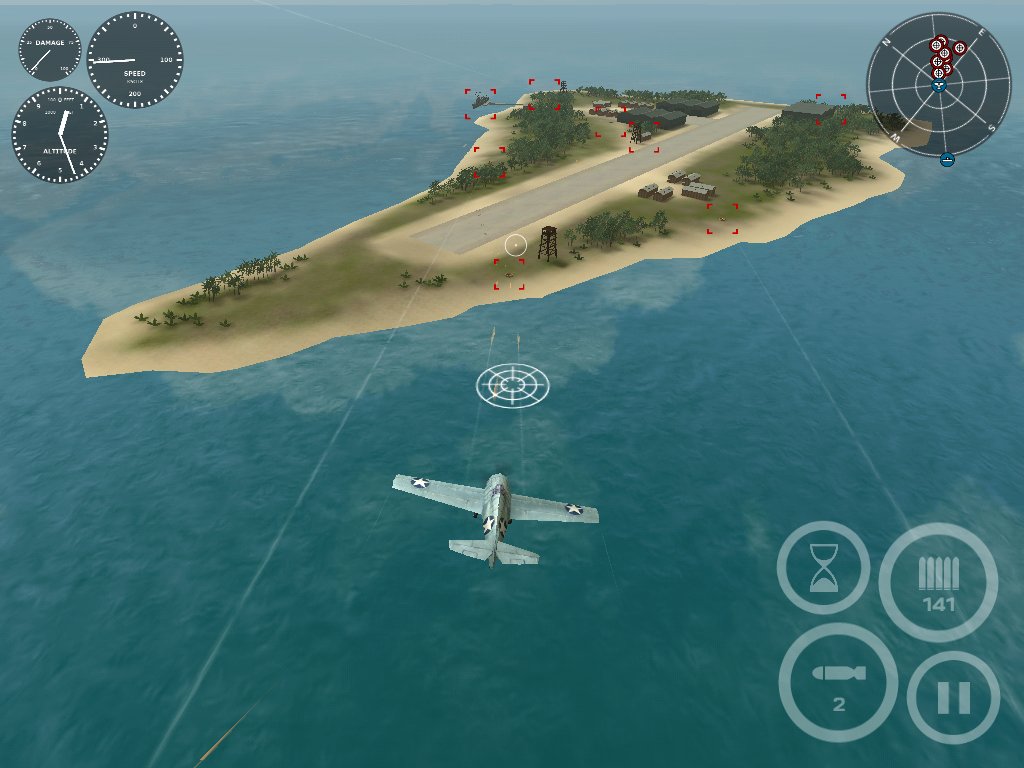Pause the game
The image size is (1024, 768).
[x=953, y=697]
